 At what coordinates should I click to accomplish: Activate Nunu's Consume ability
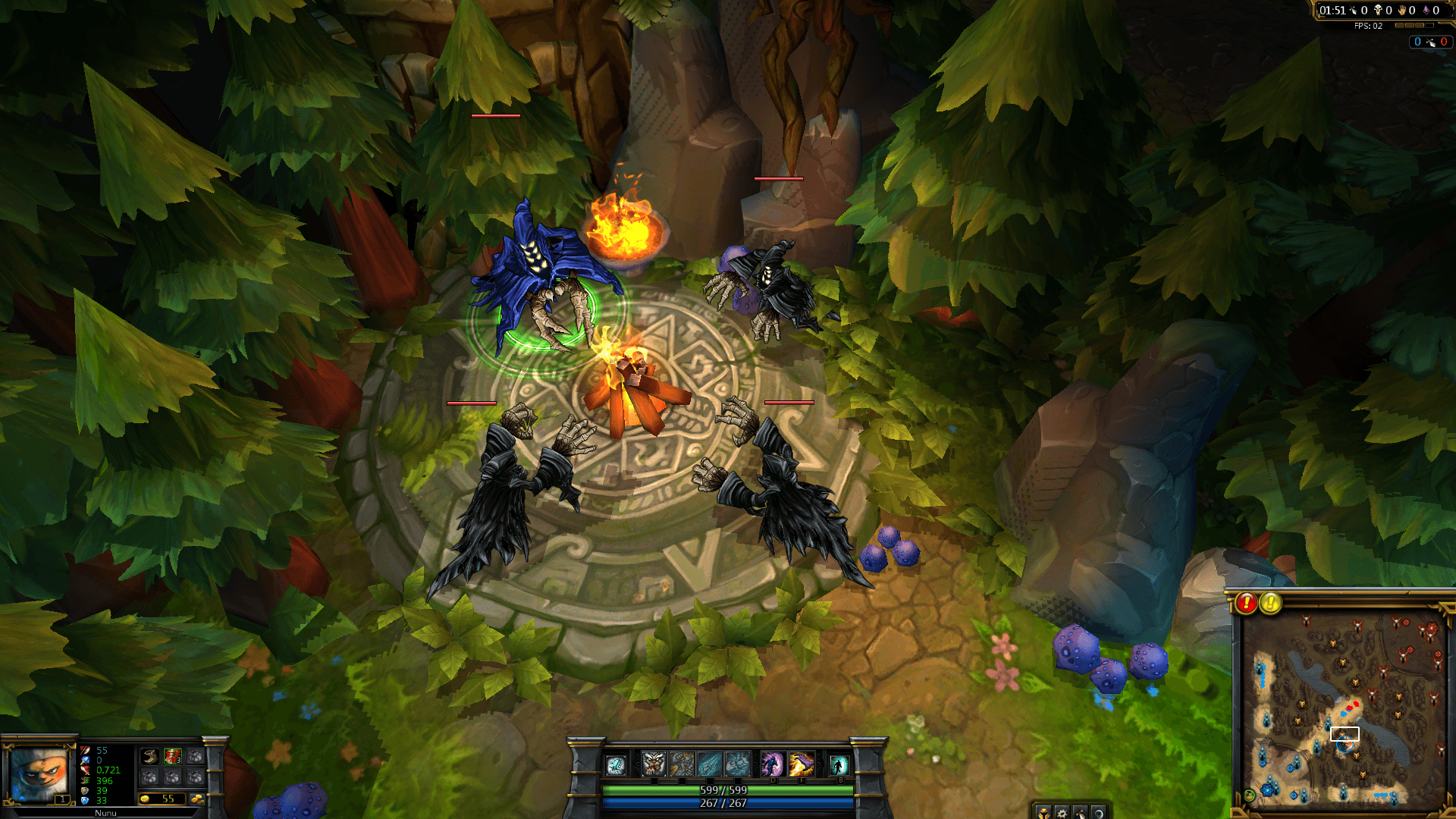coord(654,764)
